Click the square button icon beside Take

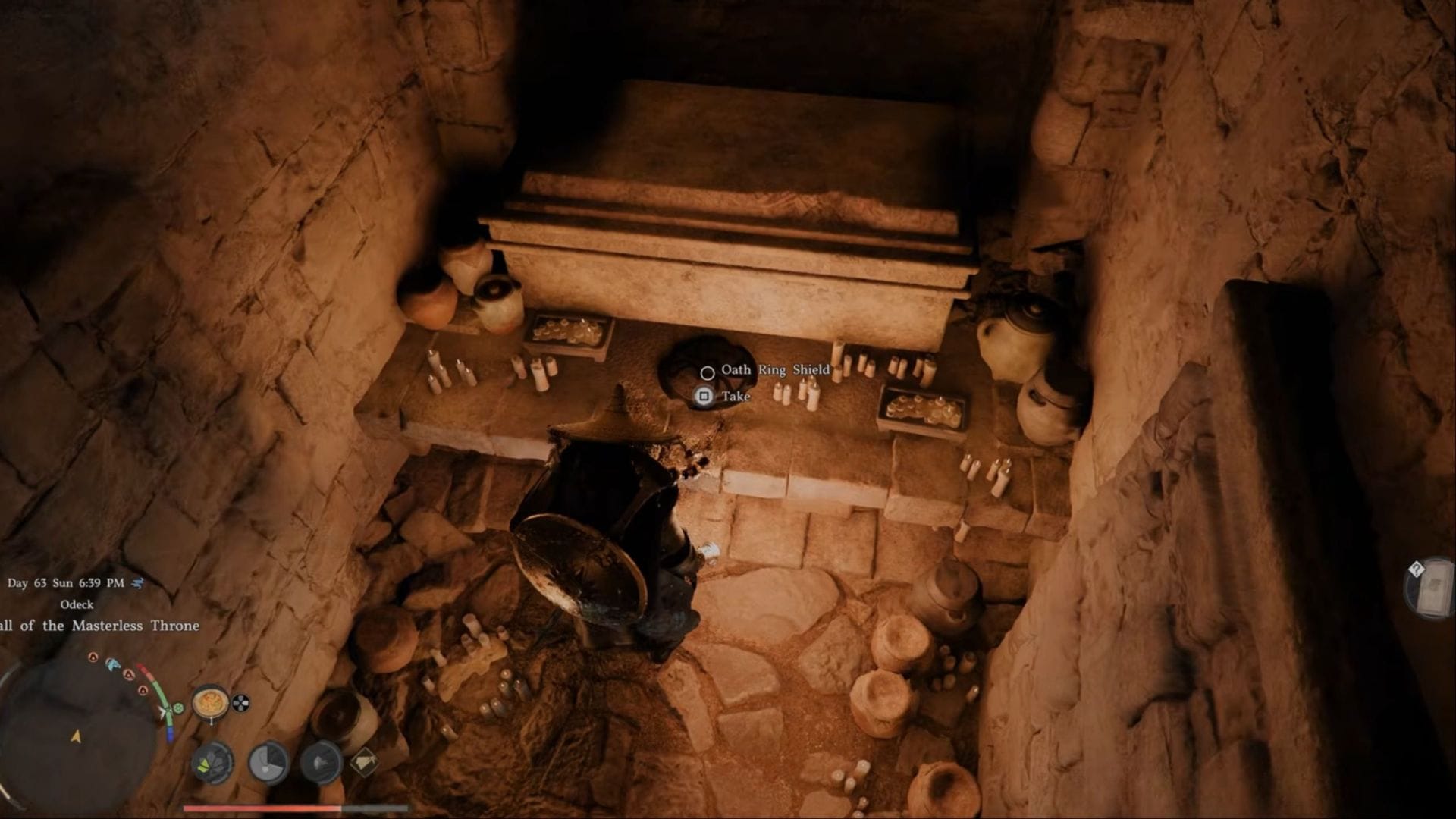click(705, 397)
